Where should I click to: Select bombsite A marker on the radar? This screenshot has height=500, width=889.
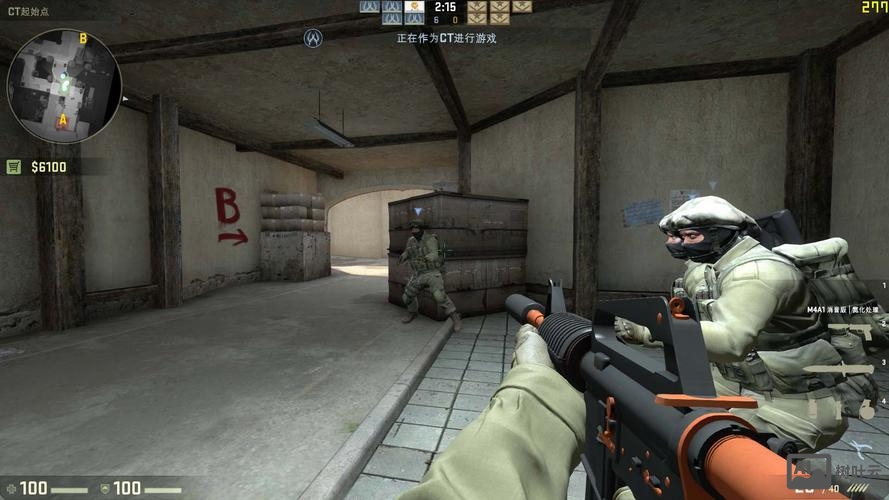(x=62, y=120)
